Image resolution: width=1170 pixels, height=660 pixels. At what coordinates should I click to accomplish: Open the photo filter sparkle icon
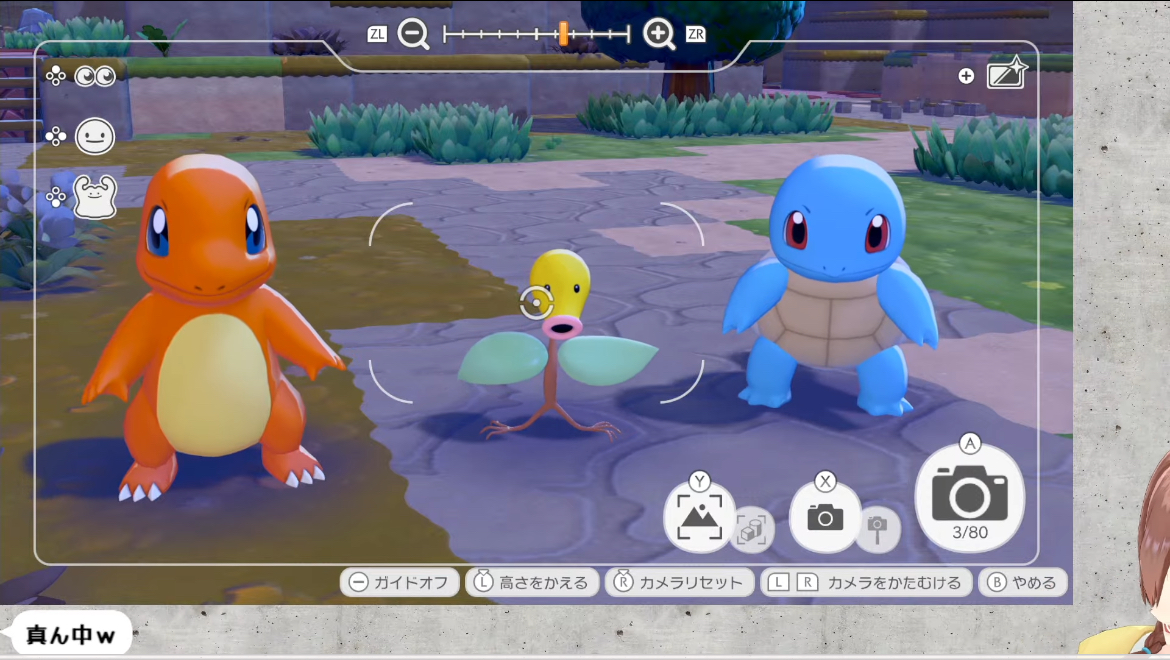coord(1006,75)
